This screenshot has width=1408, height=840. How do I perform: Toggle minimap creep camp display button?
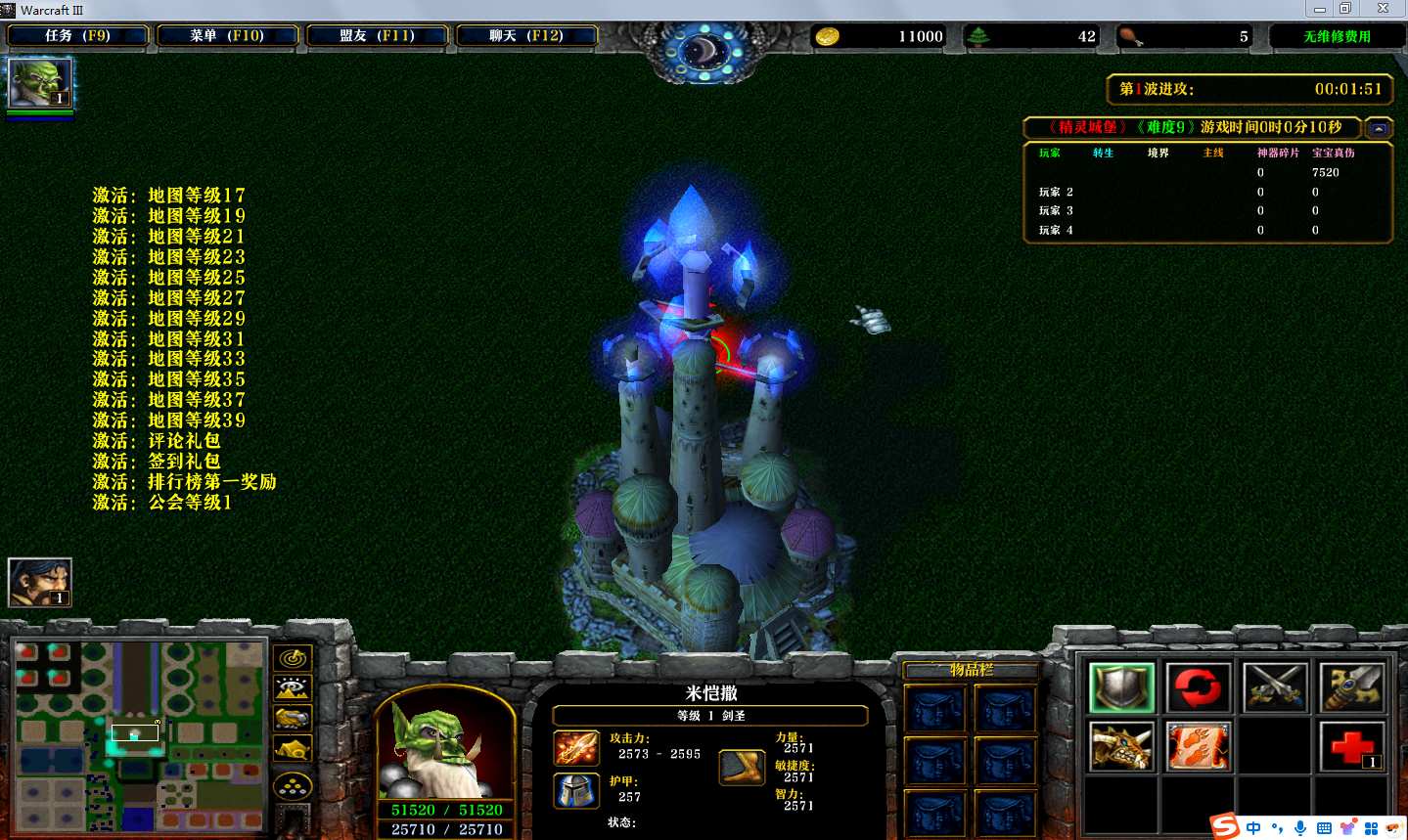click(x=293, y=750)
